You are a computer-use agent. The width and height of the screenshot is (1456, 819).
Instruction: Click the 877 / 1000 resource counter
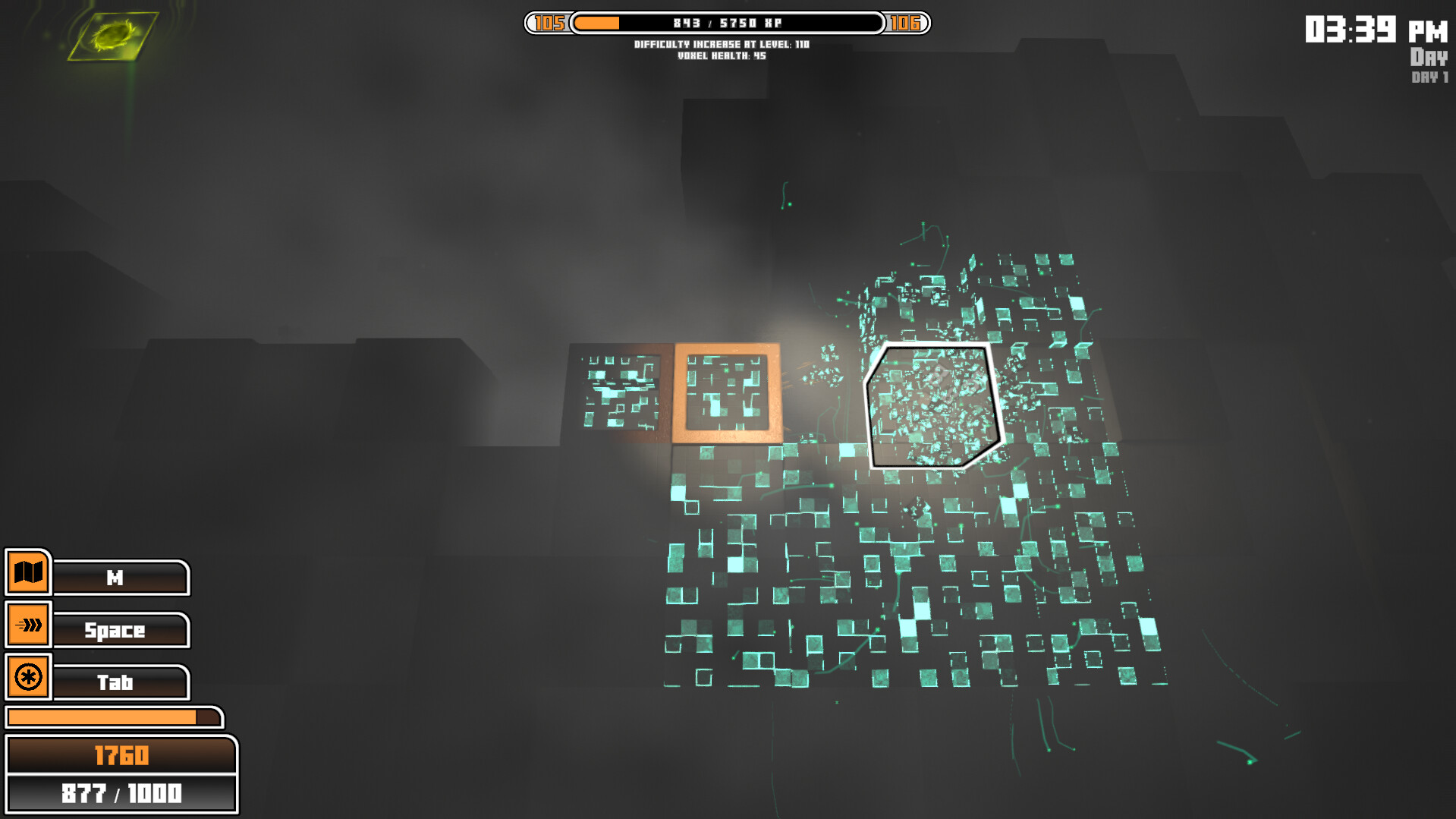[121, 792]
